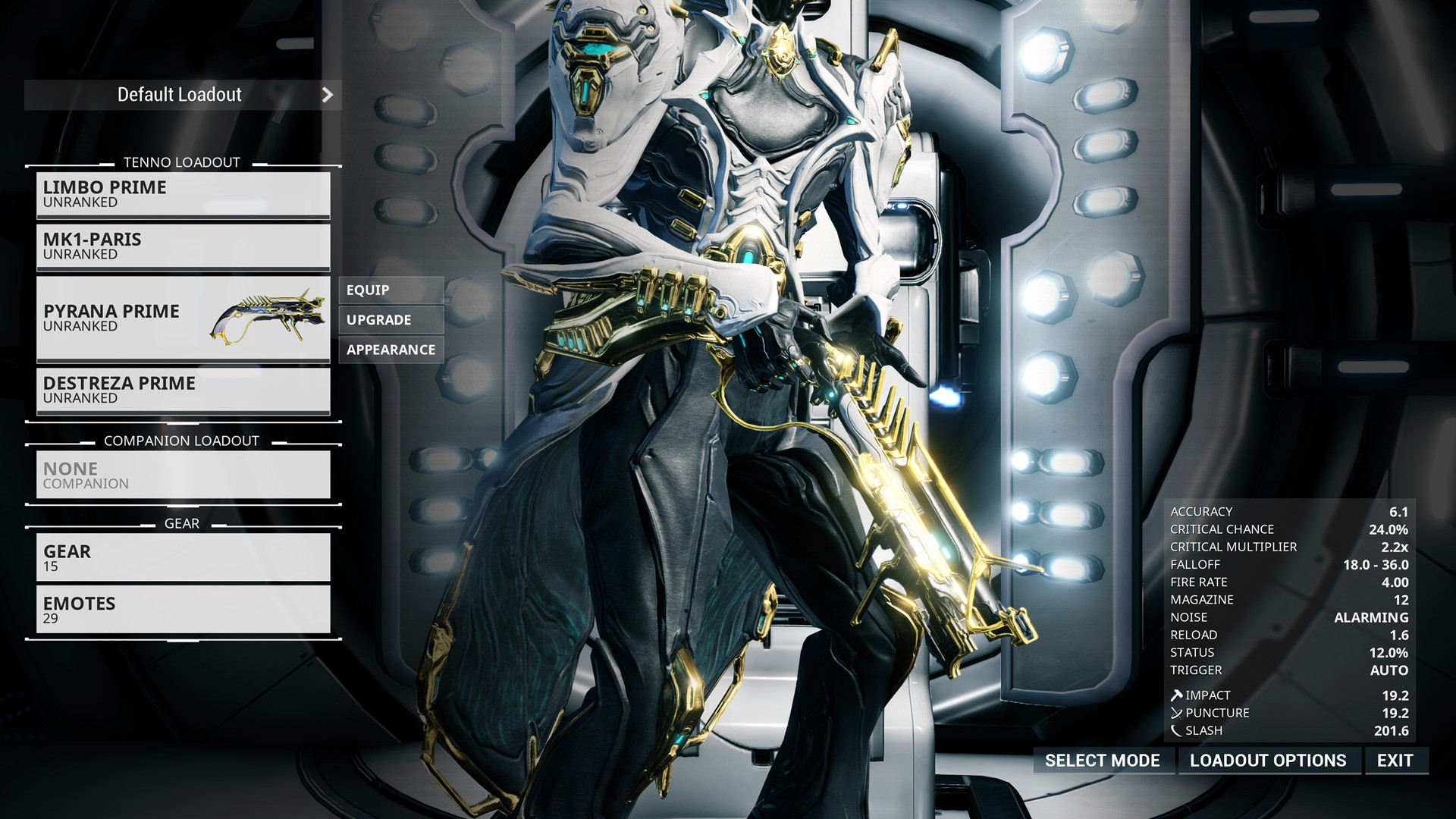The height and width of the screenshot is (819, 1456).
Task: Open the Upgrade screen for Pyrana Prime
Action: tap(391, 319)
